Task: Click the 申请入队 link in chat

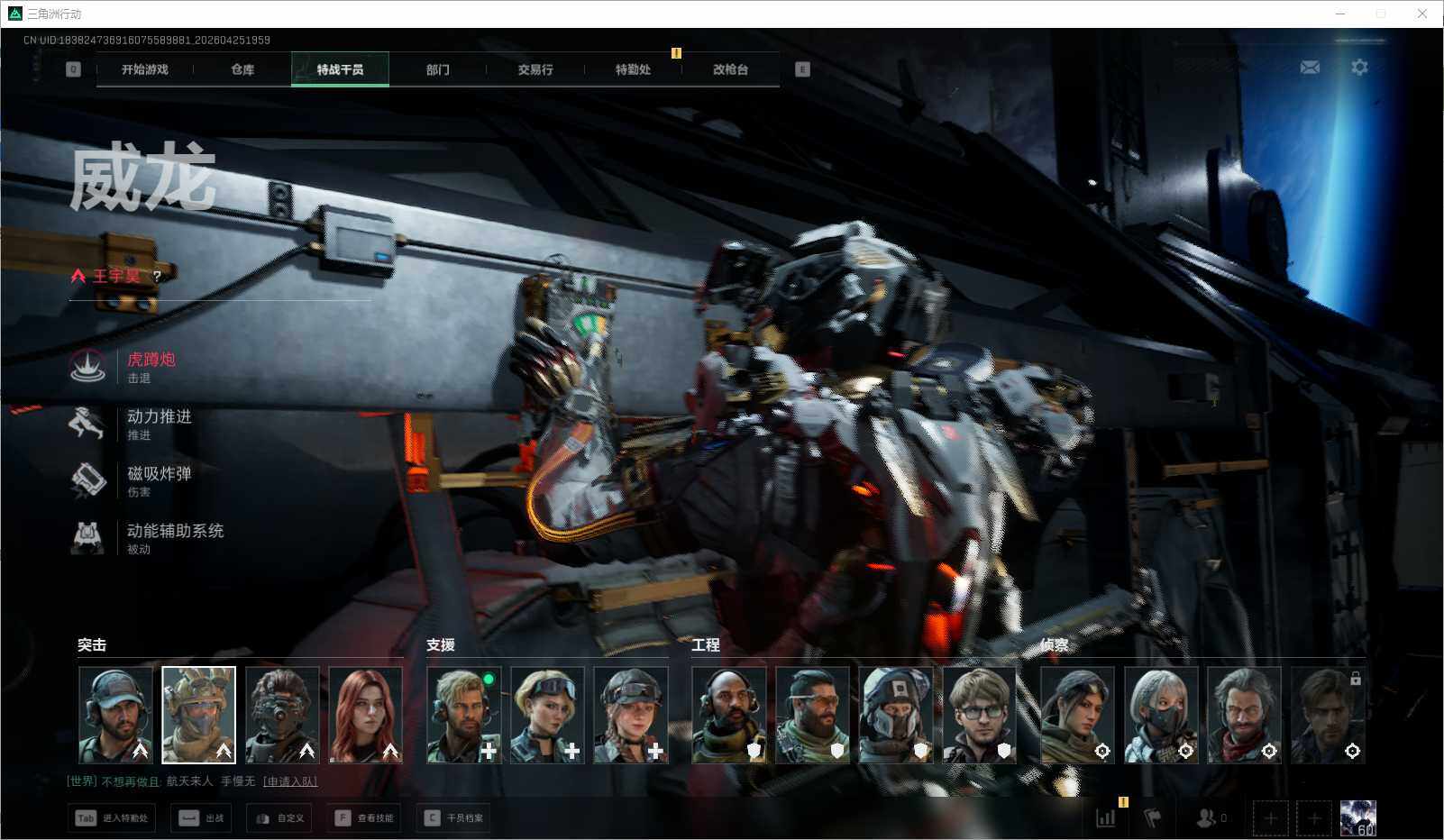Action: [x=290, y=781]
